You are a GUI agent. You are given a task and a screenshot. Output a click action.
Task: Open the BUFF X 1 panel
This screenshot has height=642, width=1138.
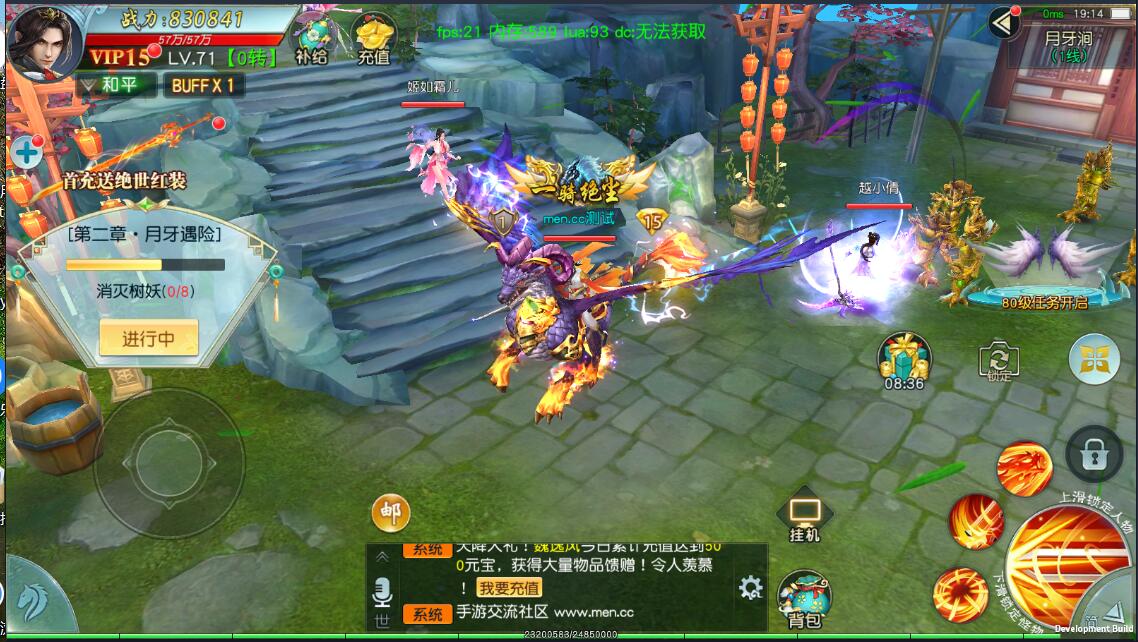(202, 85)
